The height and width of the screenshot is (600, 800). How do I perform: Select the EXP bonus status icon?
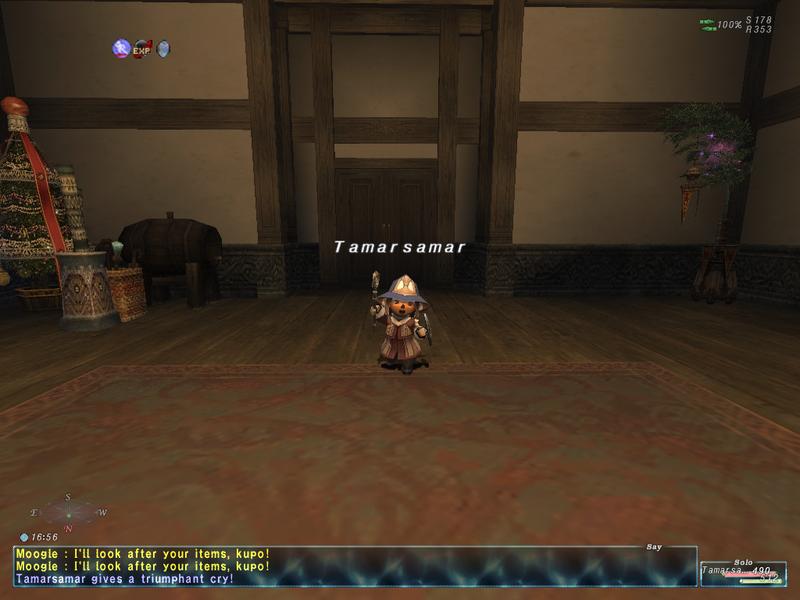click(x=142, y=48)
